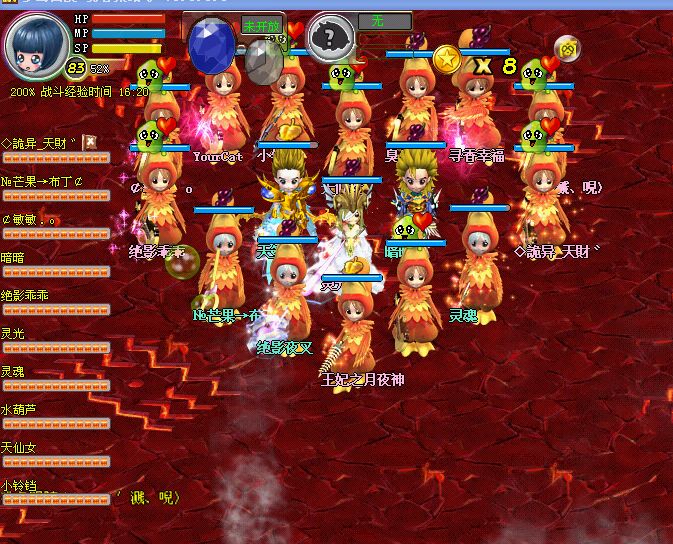Select team member №芒果→布丁 in list
This screenshot has width=673, height=544.
[43, 181]
